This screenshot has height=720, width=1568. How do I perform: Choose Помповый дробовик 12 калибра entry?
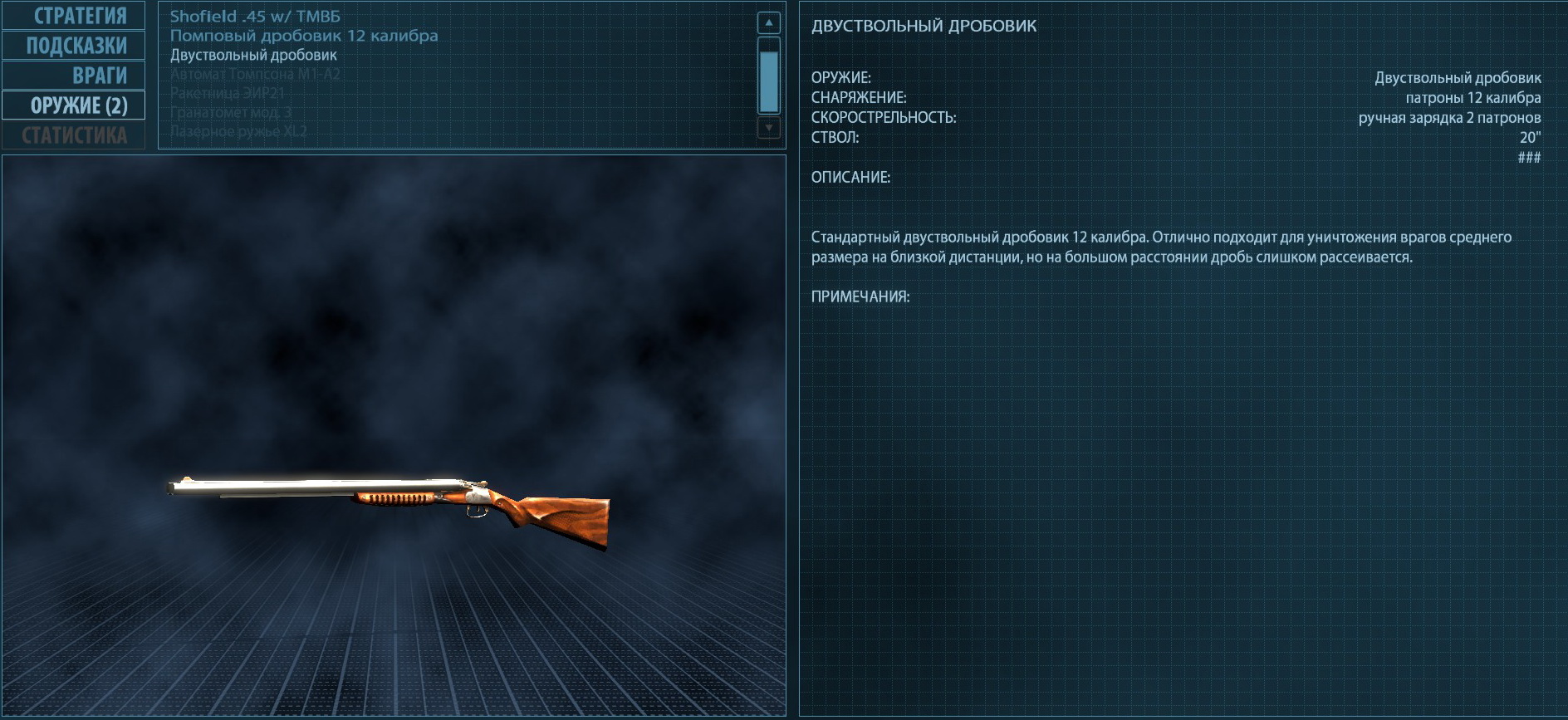[304, 36]
